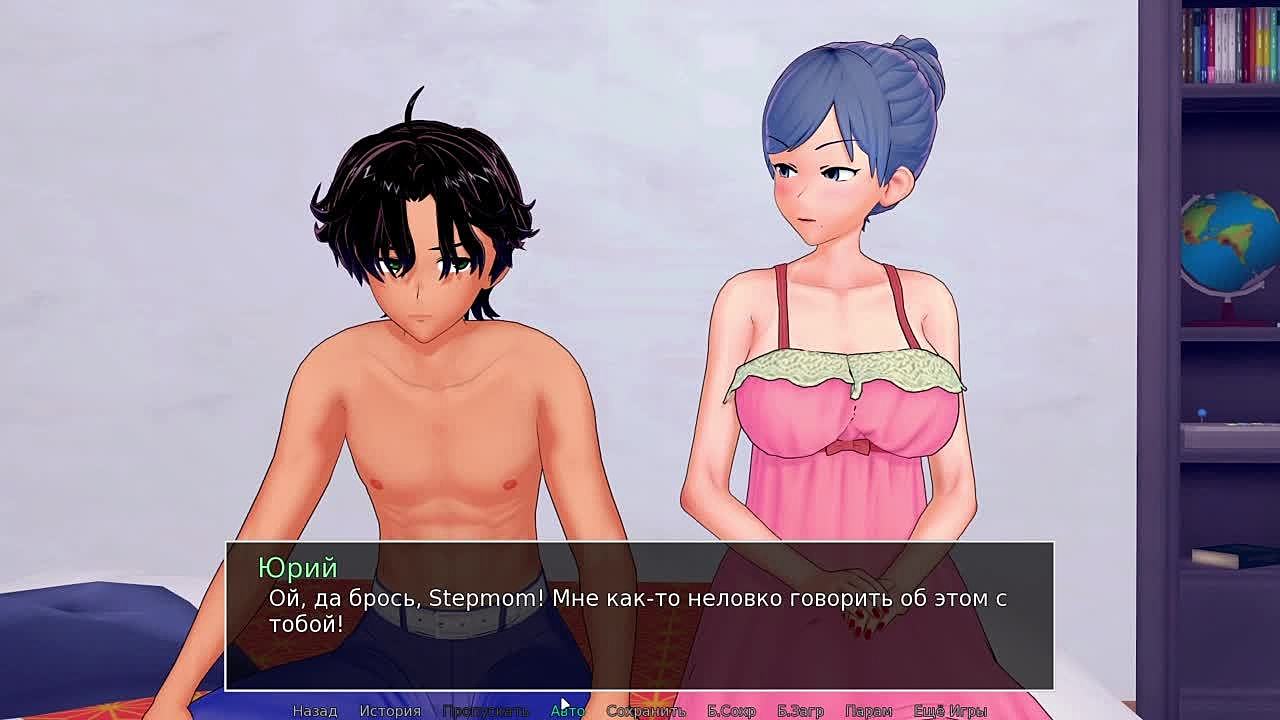Go back with the Назад button

315,710
